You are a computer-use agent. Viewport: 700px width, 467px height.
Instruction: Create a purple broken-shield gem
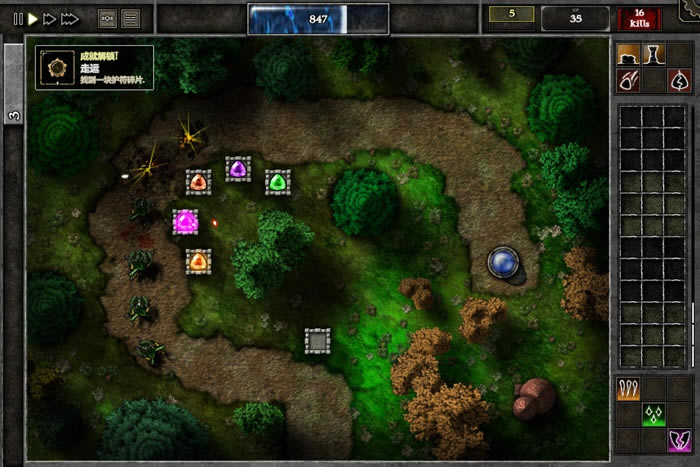pos(679,438)
